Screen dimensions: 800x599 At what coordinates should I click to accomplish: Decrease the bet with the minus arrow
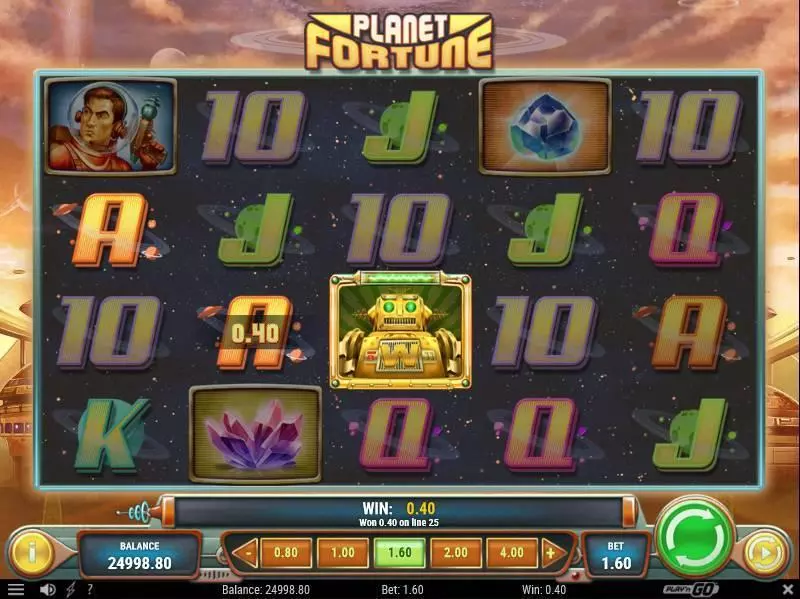tap(246, 551)
